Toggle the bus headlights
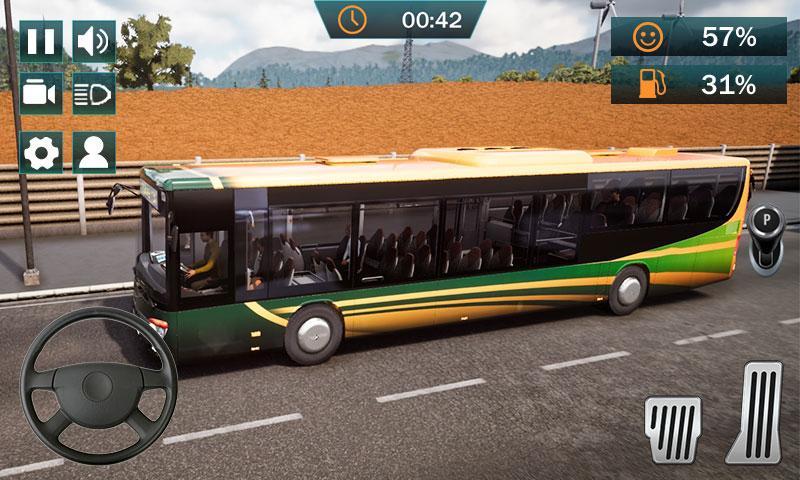Image resolution: width=800 pixels, height=480 pixels. point(94,93)
